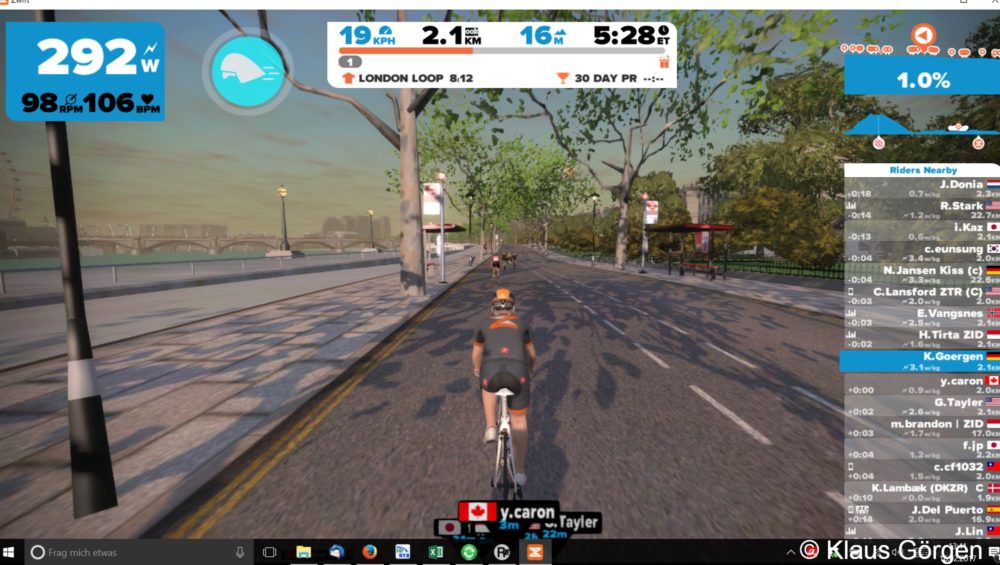Select N.Jansen Kiss (c) rider row

[920, 274]
